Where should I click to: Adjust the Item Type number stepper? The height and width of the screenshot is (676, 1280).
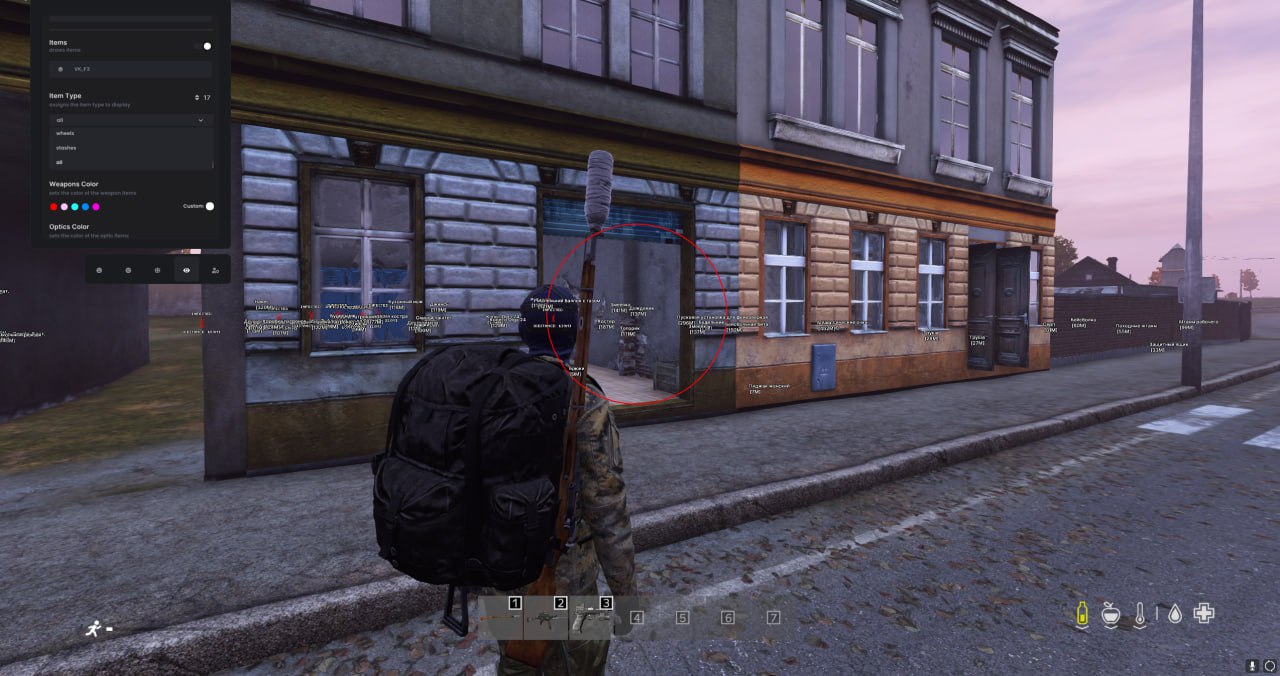pos(197,98)
